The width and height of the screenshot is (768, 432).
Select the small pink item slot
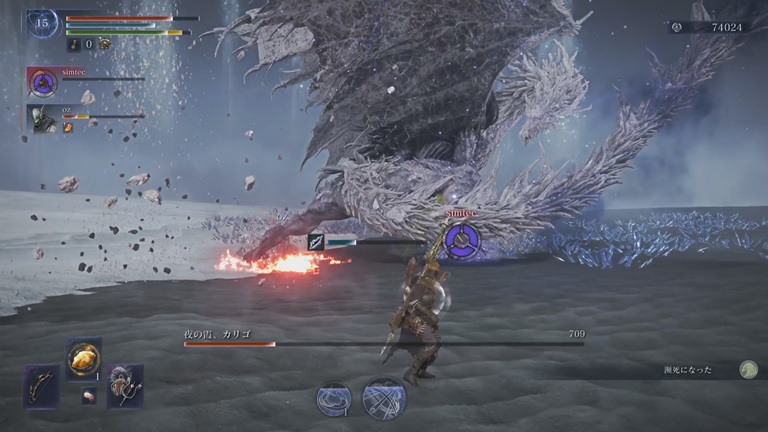pos(88,395)
